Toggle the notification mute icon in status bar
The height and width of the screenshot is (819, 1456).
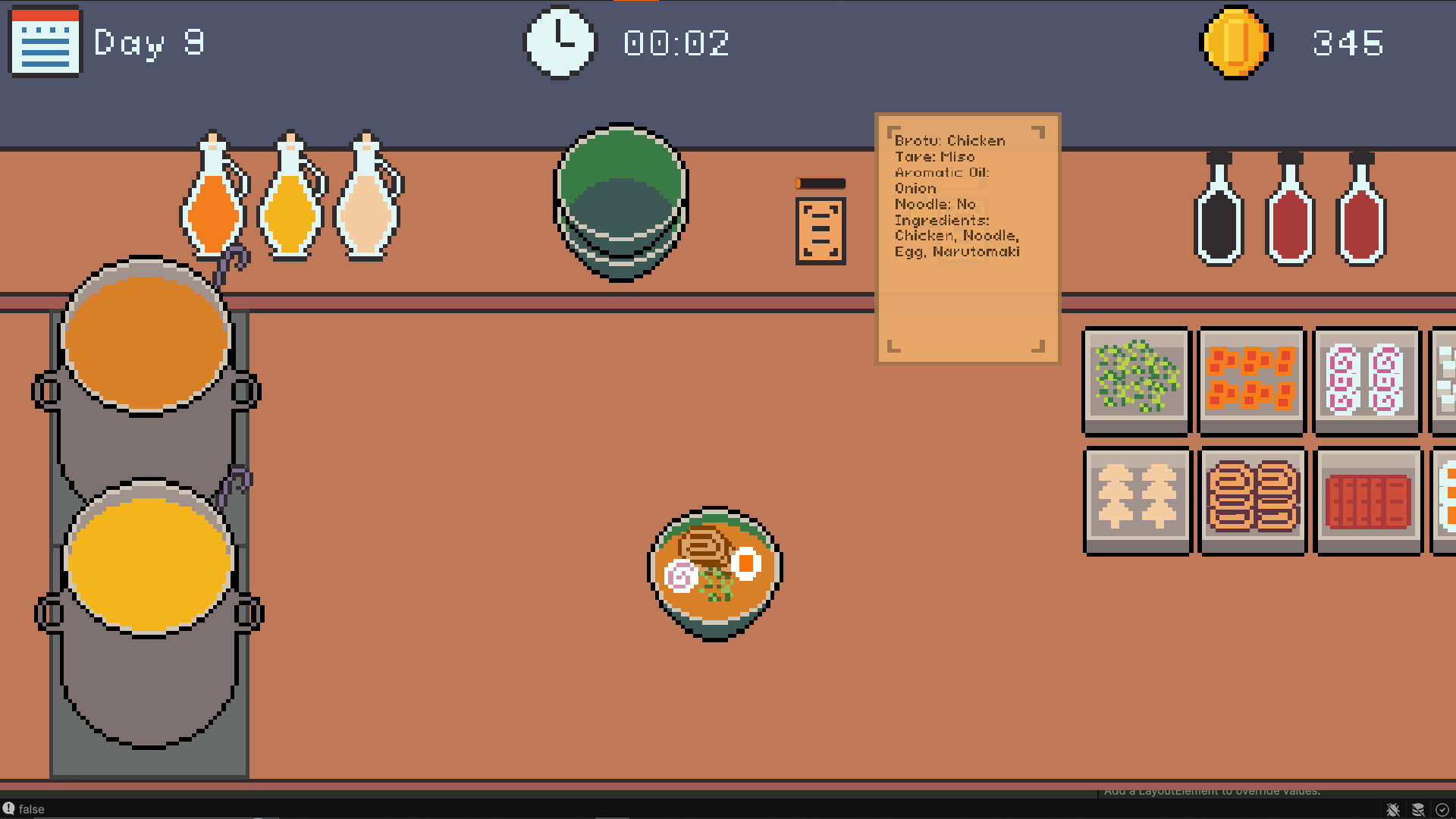coord(1394,808)
